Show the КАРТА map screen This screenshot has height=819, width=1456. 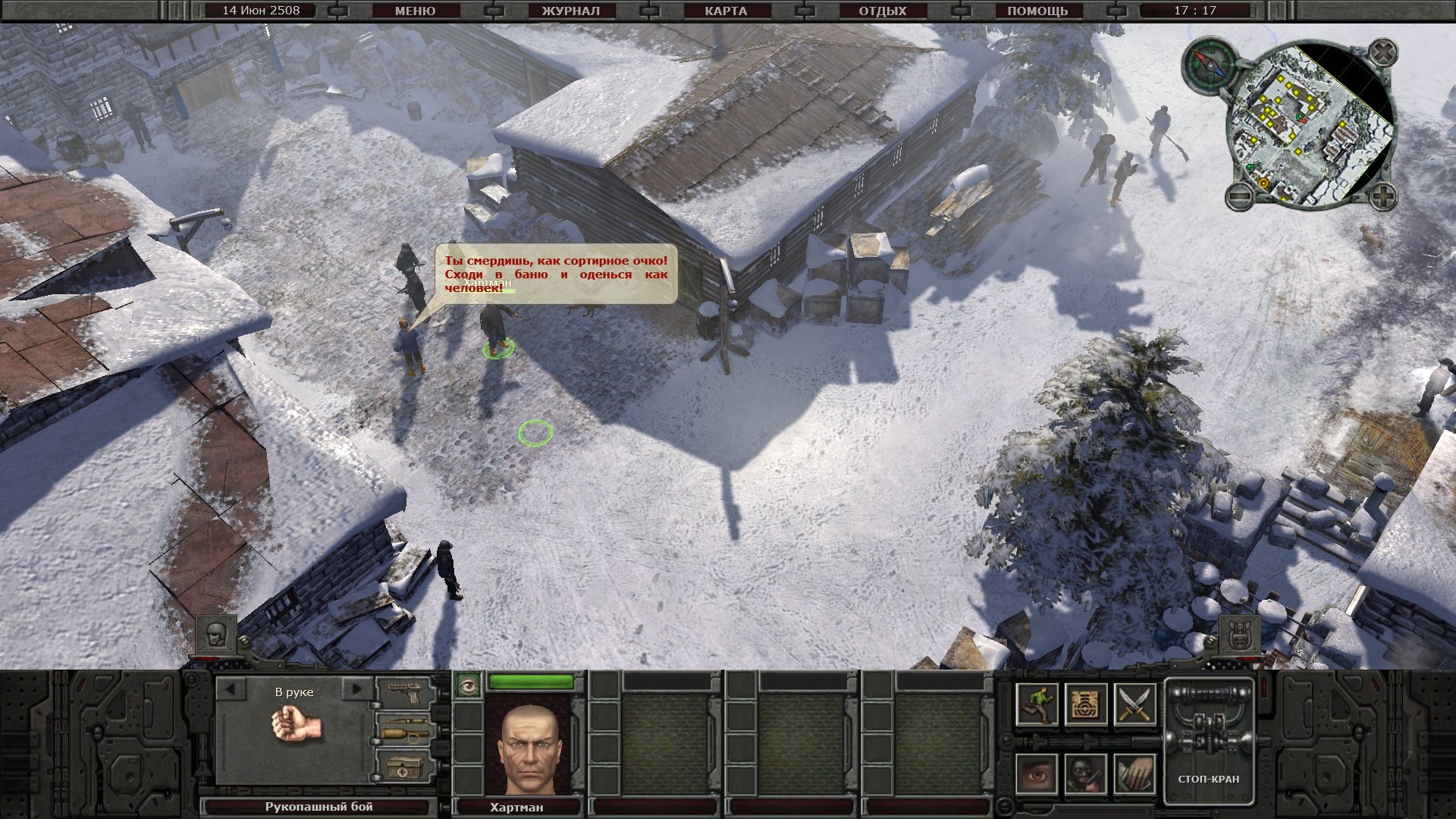(x=726, y=11)
